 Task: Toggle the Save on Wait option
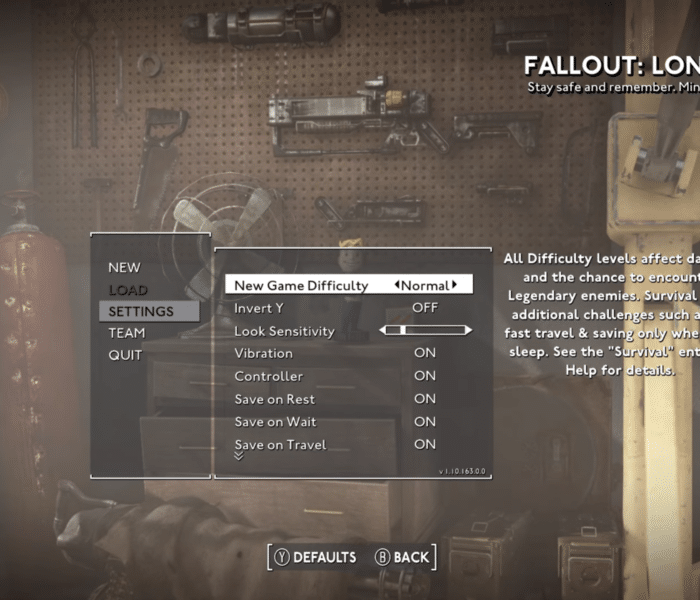425,422
